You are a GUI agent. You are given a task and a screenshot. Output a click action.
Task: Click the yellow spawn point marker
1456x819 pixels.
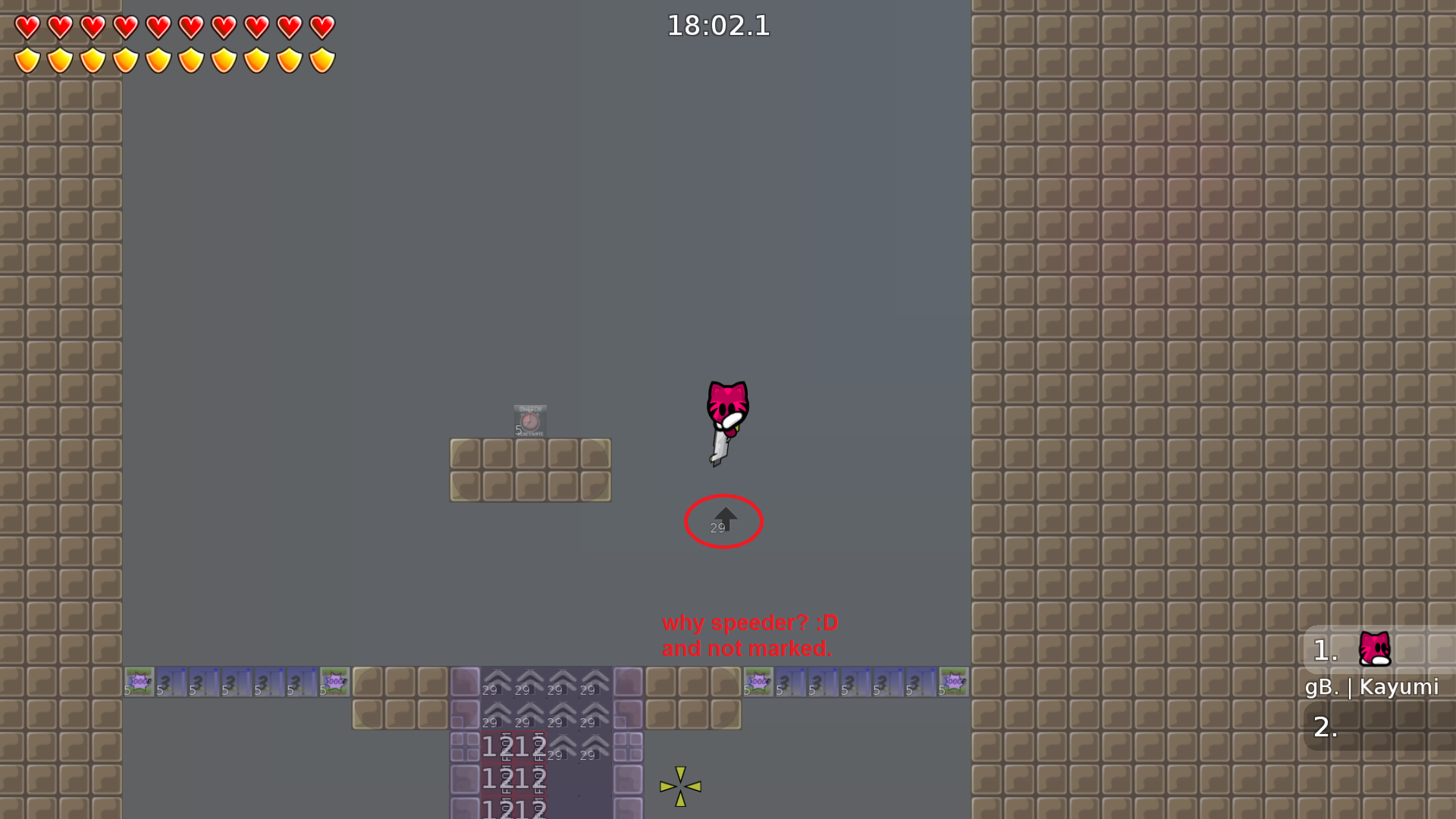[680, 786]
